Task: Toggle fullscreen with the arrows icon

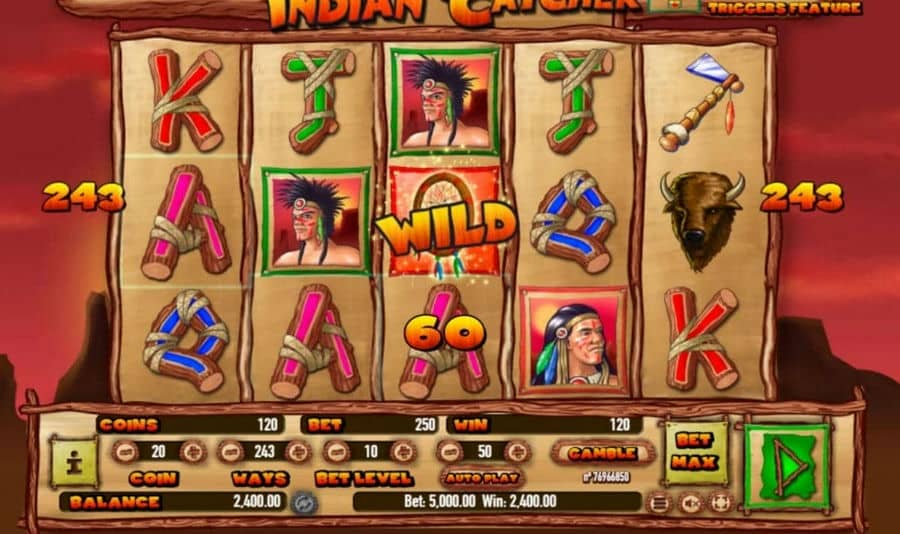Action: pos(719,502)
